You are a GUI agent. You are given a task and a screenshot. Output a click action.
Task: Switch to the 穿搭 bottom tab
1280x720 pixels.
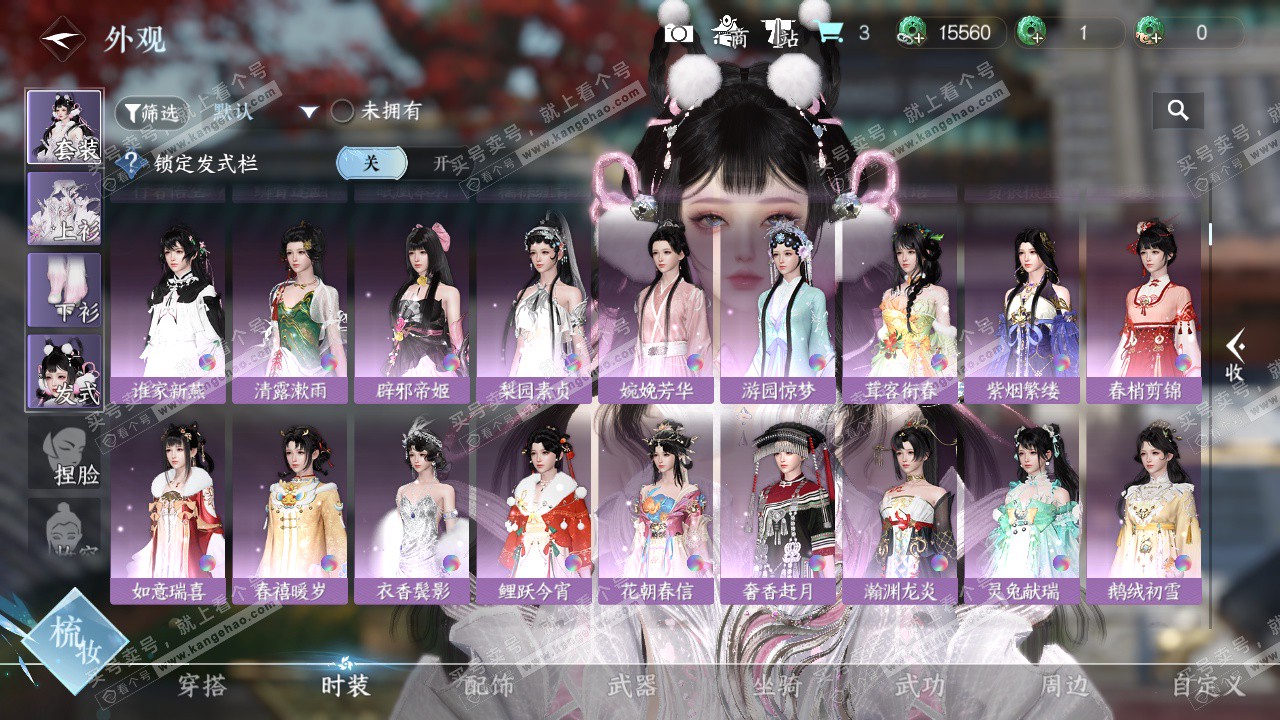point(202,686)
